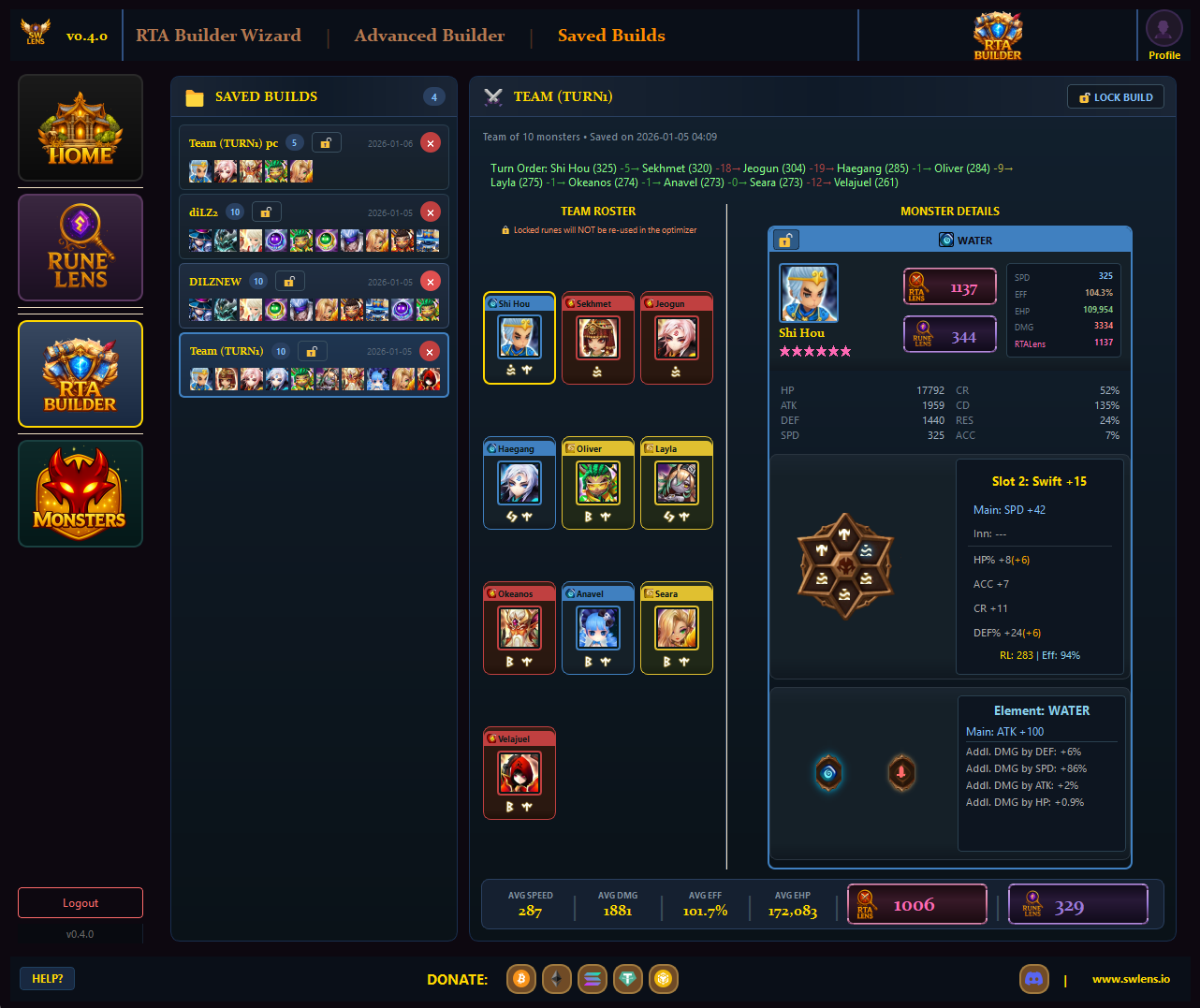
Task: Switch to the Advanced Builder tab
Action: (430, 35)
